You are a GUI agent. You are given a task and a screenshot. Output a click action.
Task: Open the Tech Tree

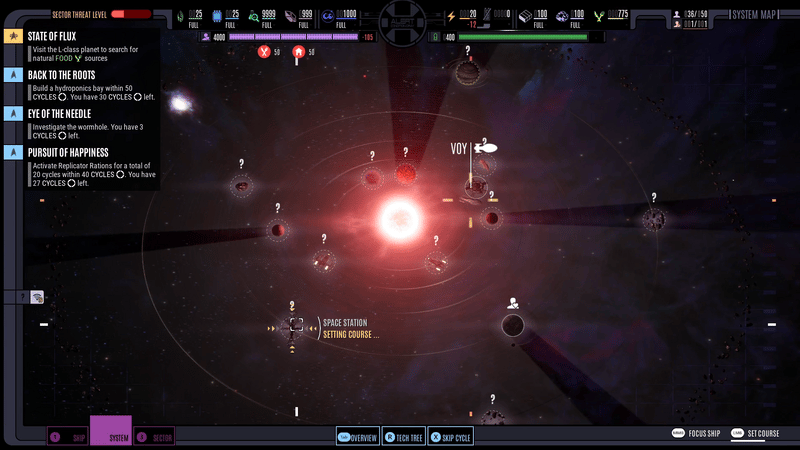coord(405,437)
